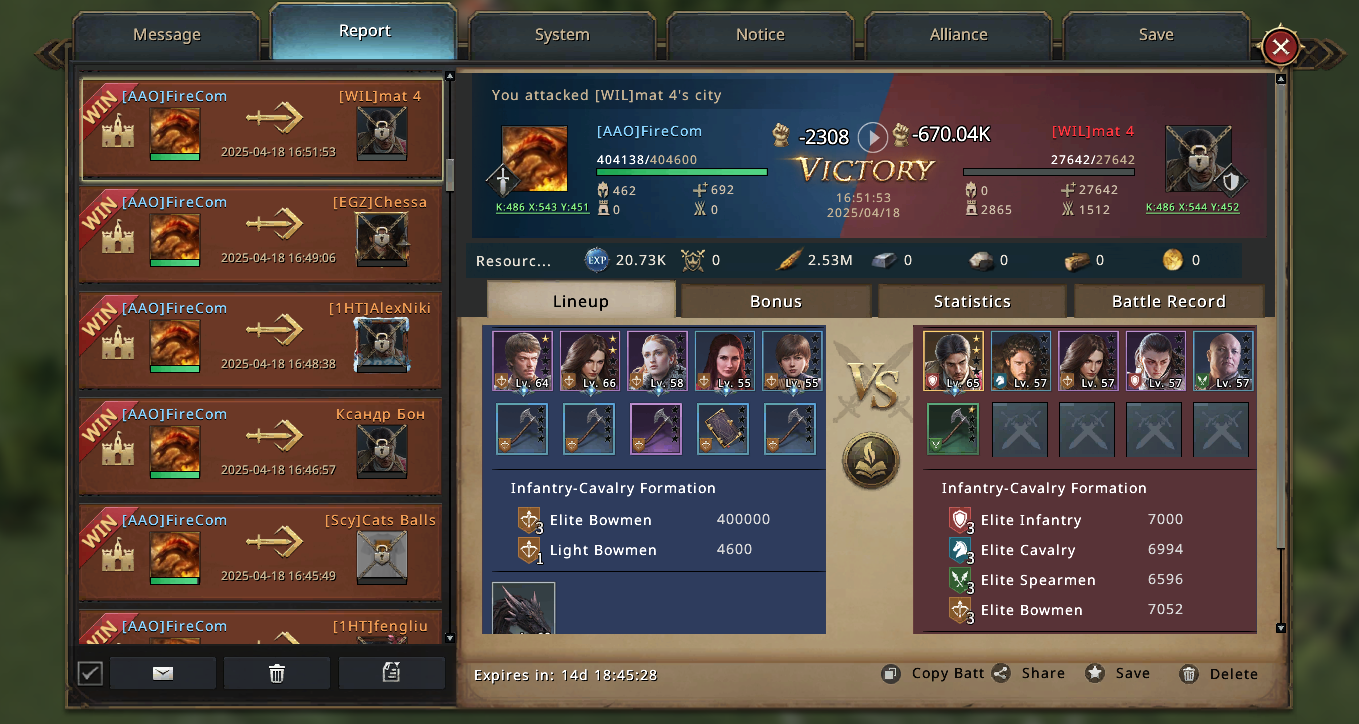Switch to the Message tab
Image resolution: width=1359 pixels, height=724 pixels.
click(x=167, y=35)
